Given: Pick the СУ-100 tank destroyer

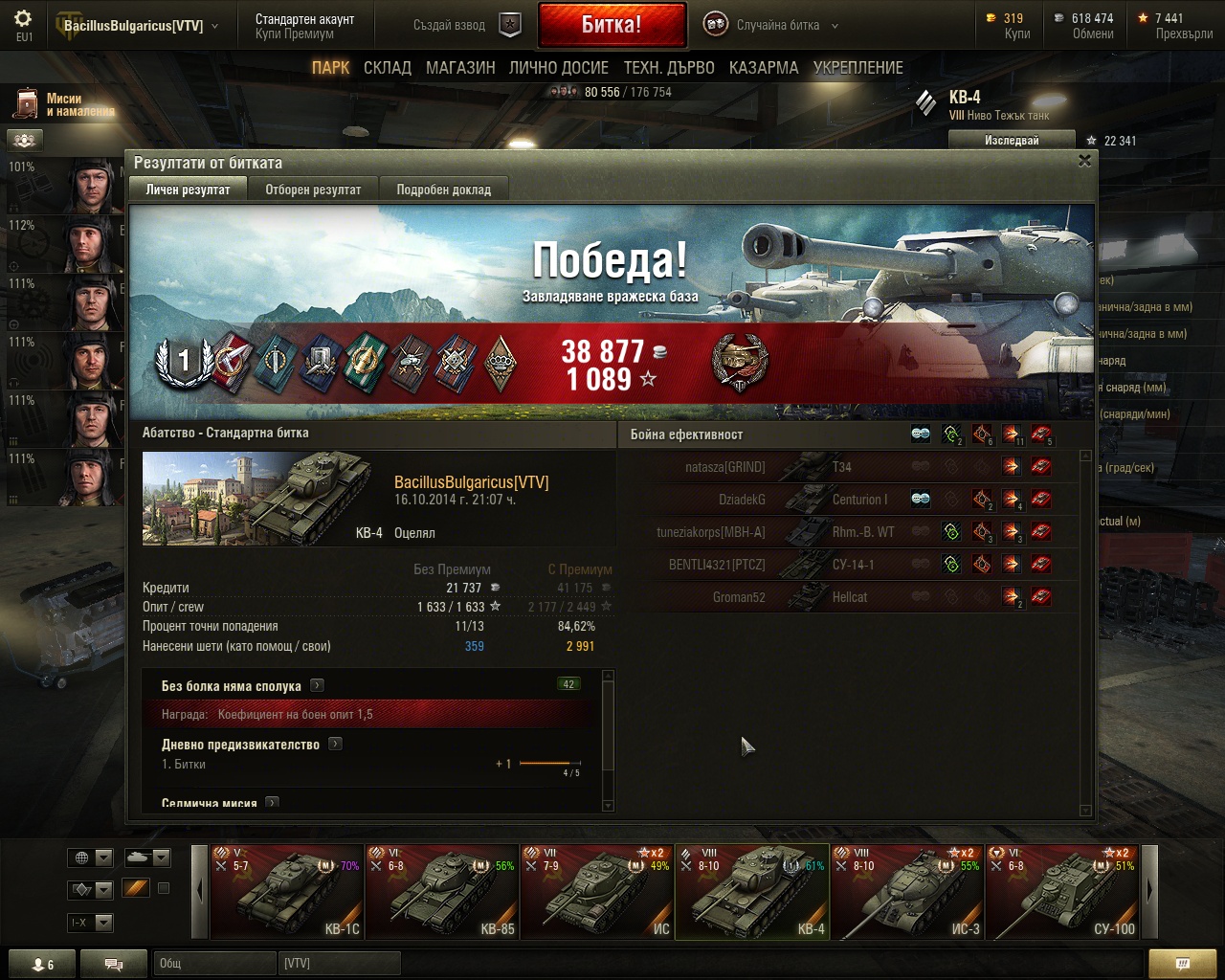Looking at the screenshot, I should pyautogui.click(x=1061, y=892).
